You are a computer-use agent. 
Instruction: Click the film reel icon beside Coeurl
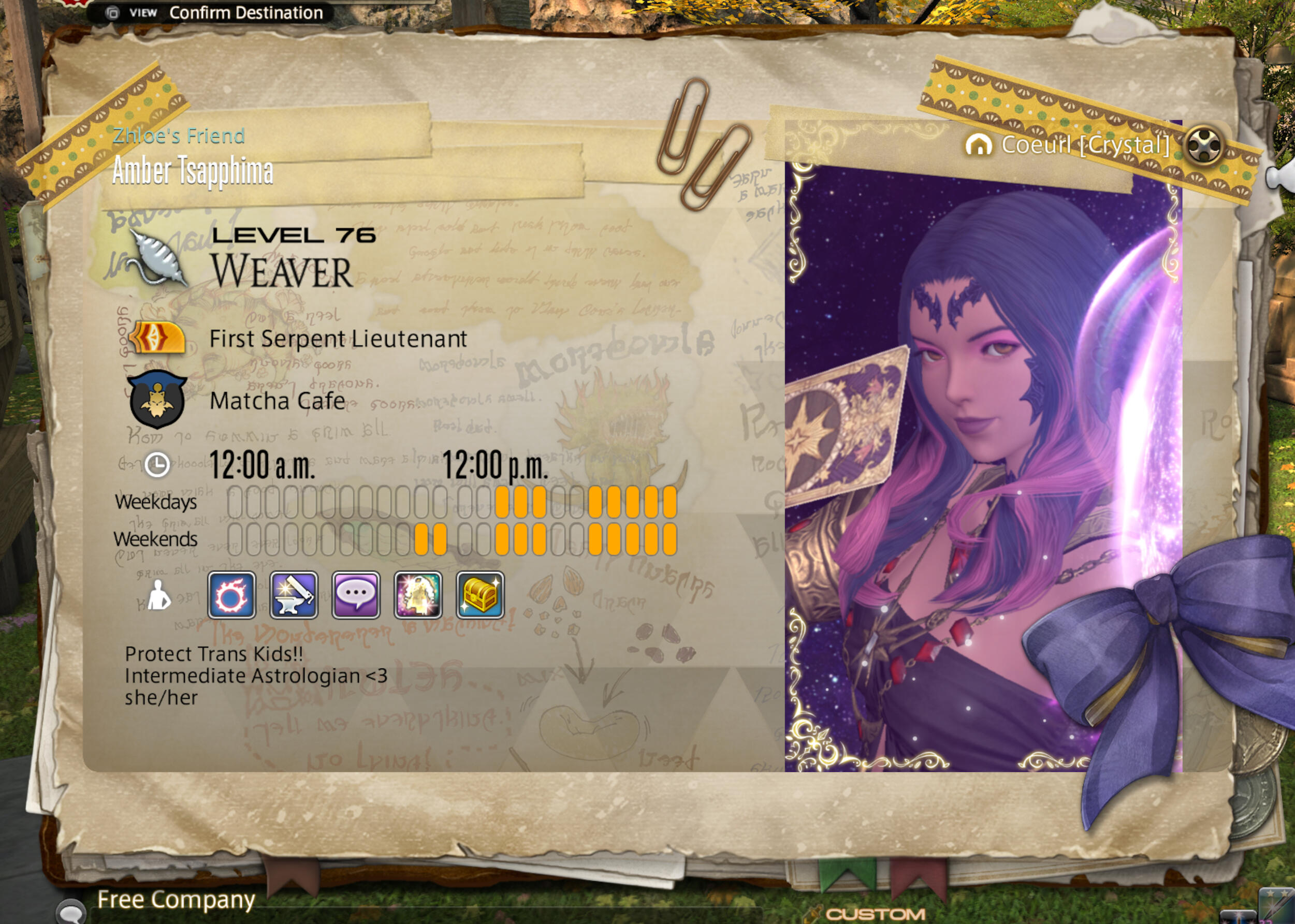1203,145
